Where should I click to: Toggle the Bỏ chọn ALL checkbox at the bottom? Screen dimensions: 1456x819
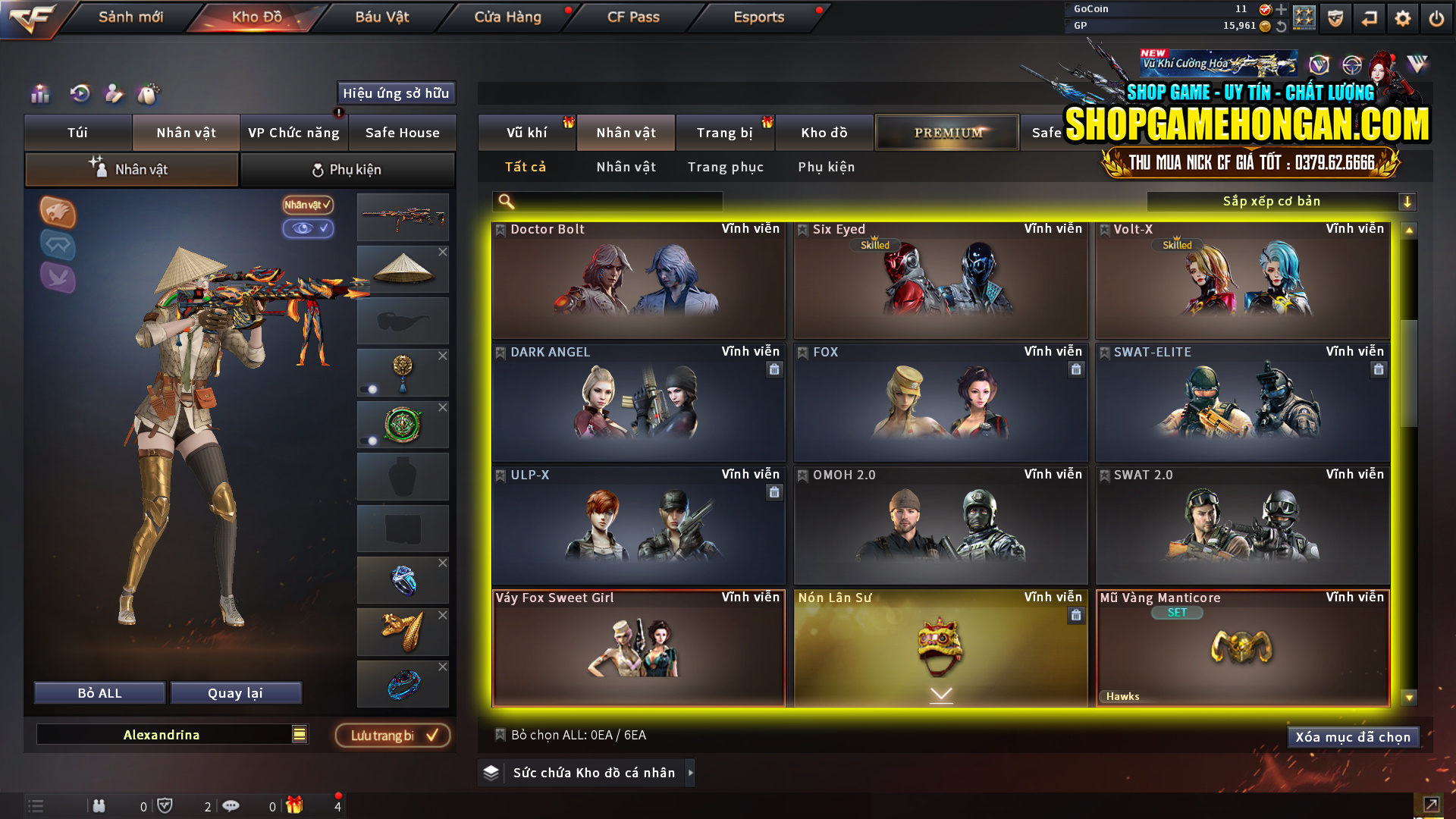pos(500,735)
